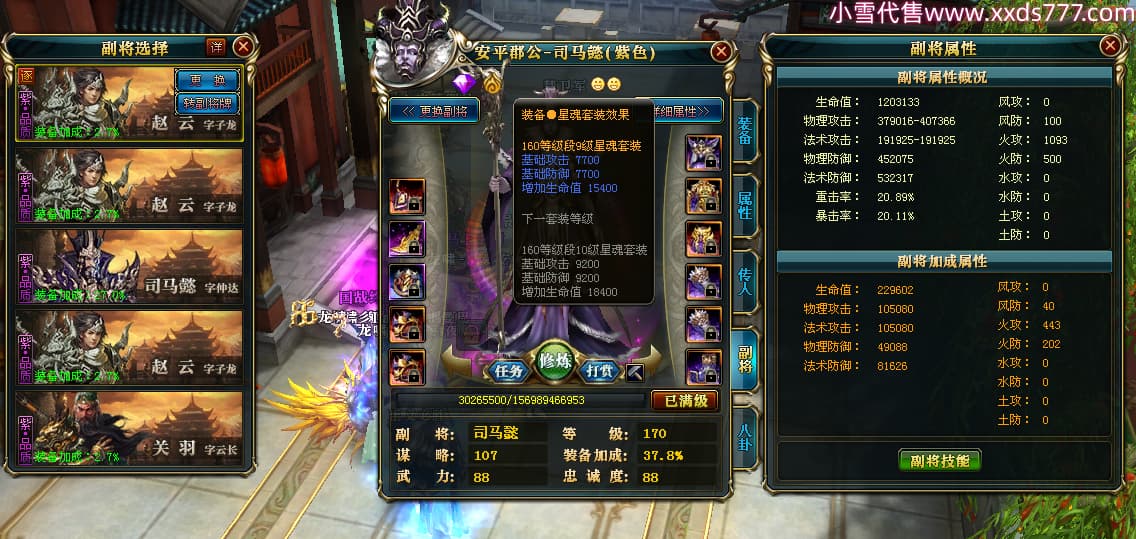Close the 副将属性 panel
1136x539 pixels.
click(1110, 46)
